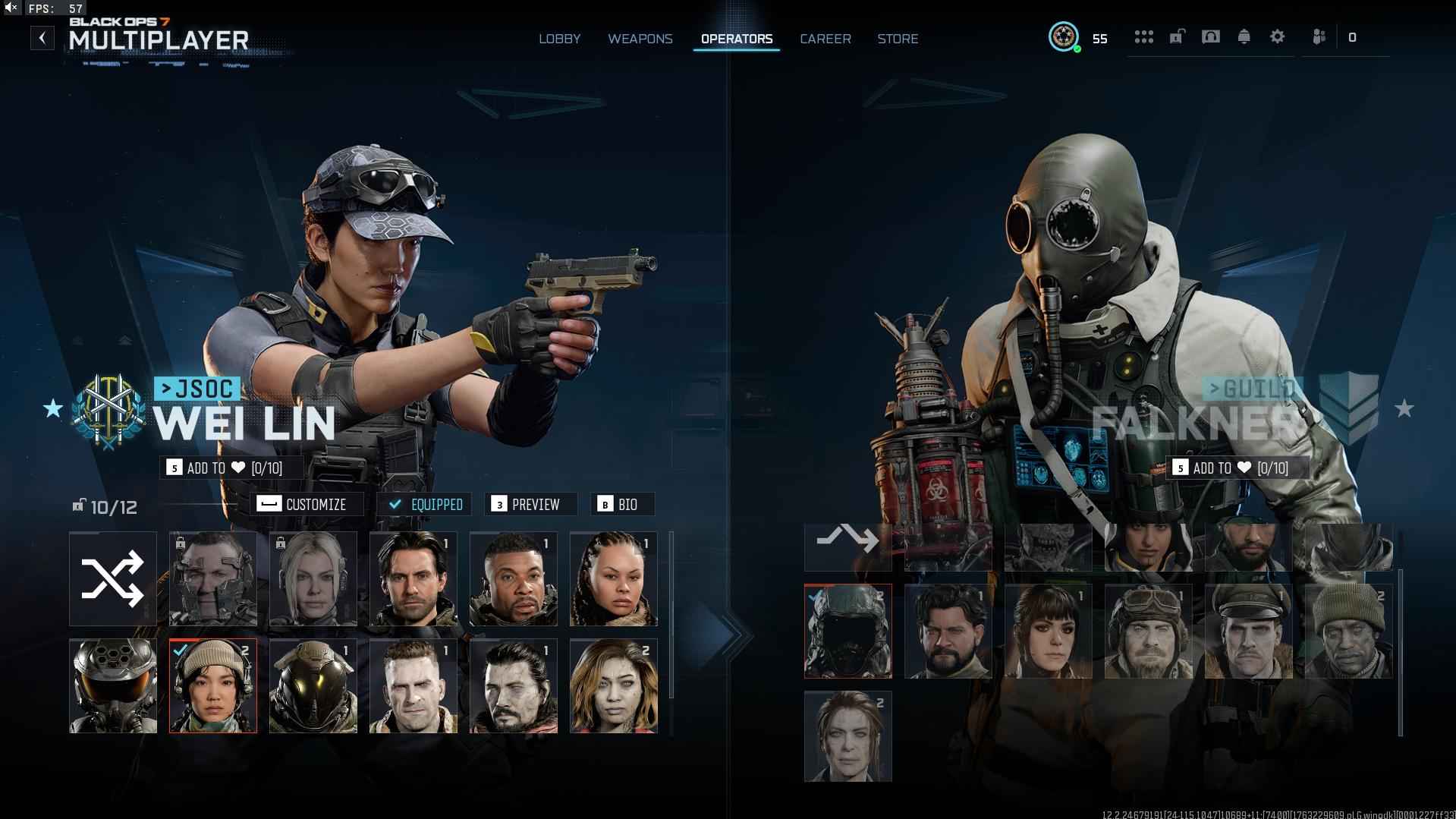Show notifications via the bell icon
The image size is (1456, 819).
point(1244,36)
